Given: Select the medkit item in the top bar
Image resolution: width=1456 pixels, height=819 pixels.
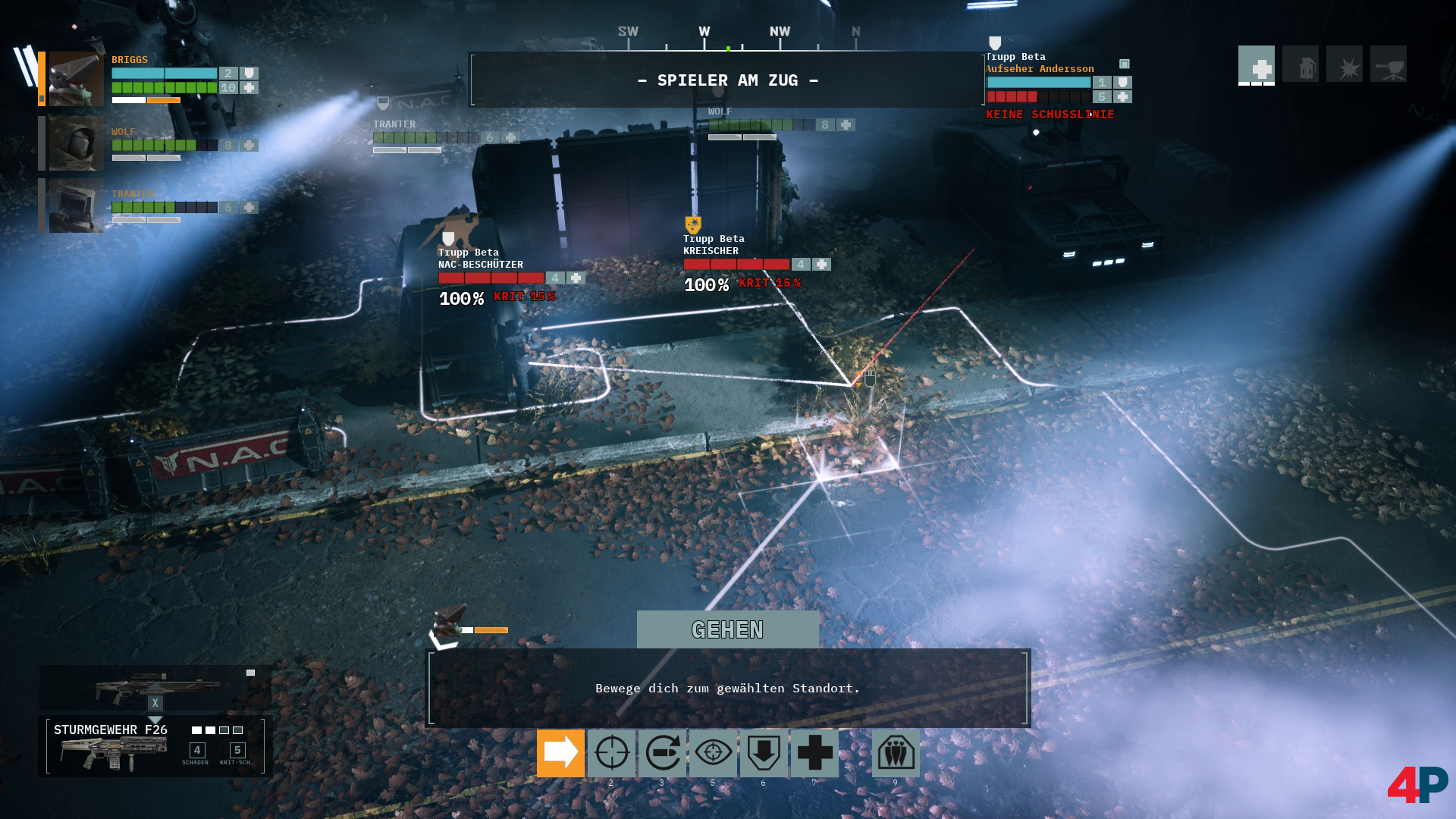Looking at the screenshot, I should [1257, 64].
